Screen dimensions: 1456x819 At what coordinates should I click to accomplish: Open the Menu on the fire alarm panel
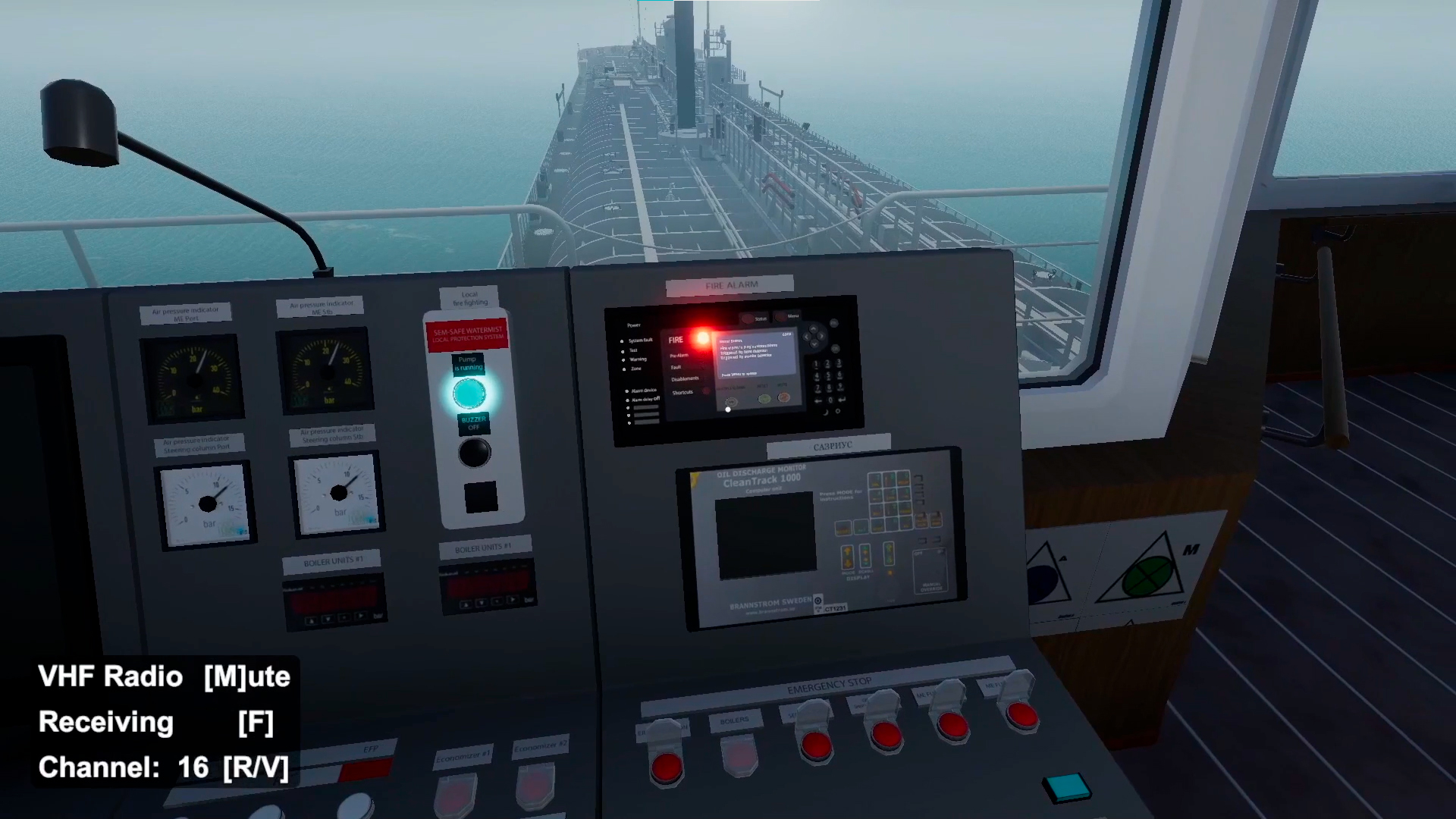[x=780, y=315]
